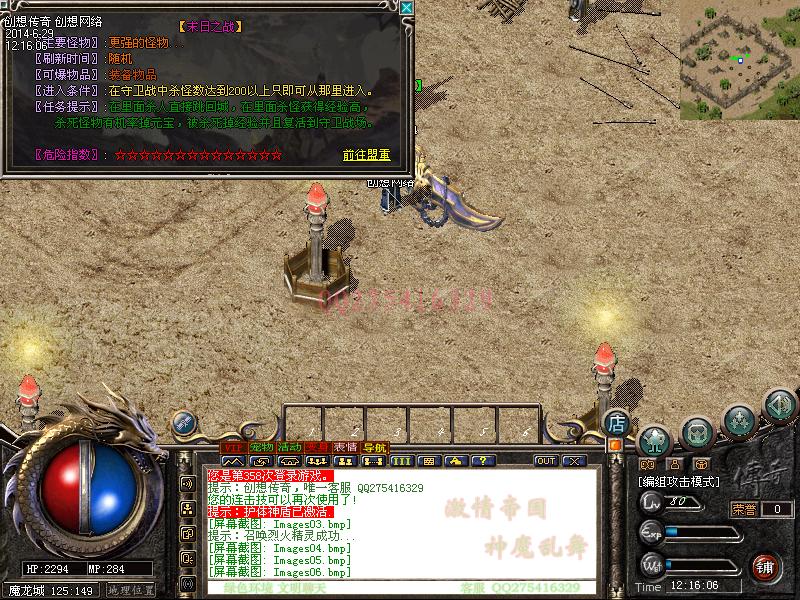Viewport: 800px width, 600px height.
Task: Open the skills triple-star round button
Action: (740, 417)
